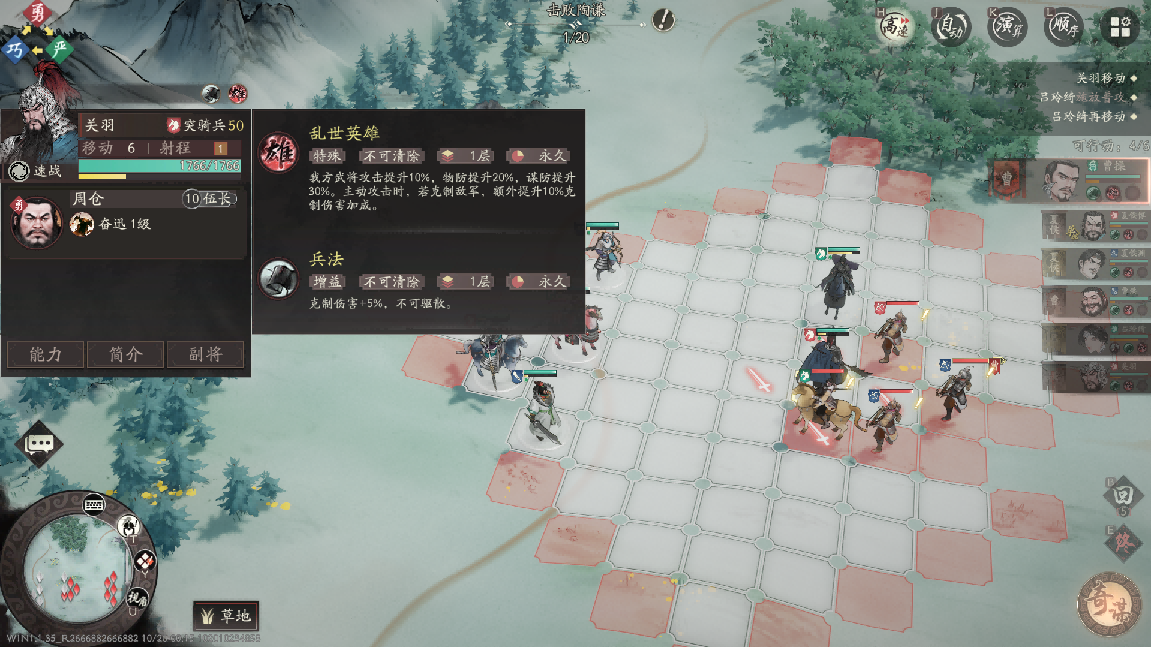Select the 兵法 buff icon
The image size is (1151, 647).
point(278,279)
